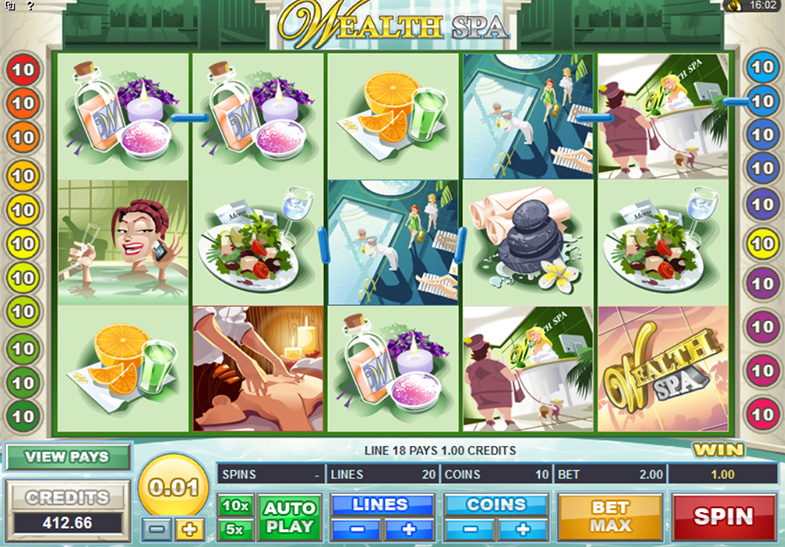Raise the 0.01 coin value
Image resolution: width=785 pixels, height=547 pixels.
point(190,527)
